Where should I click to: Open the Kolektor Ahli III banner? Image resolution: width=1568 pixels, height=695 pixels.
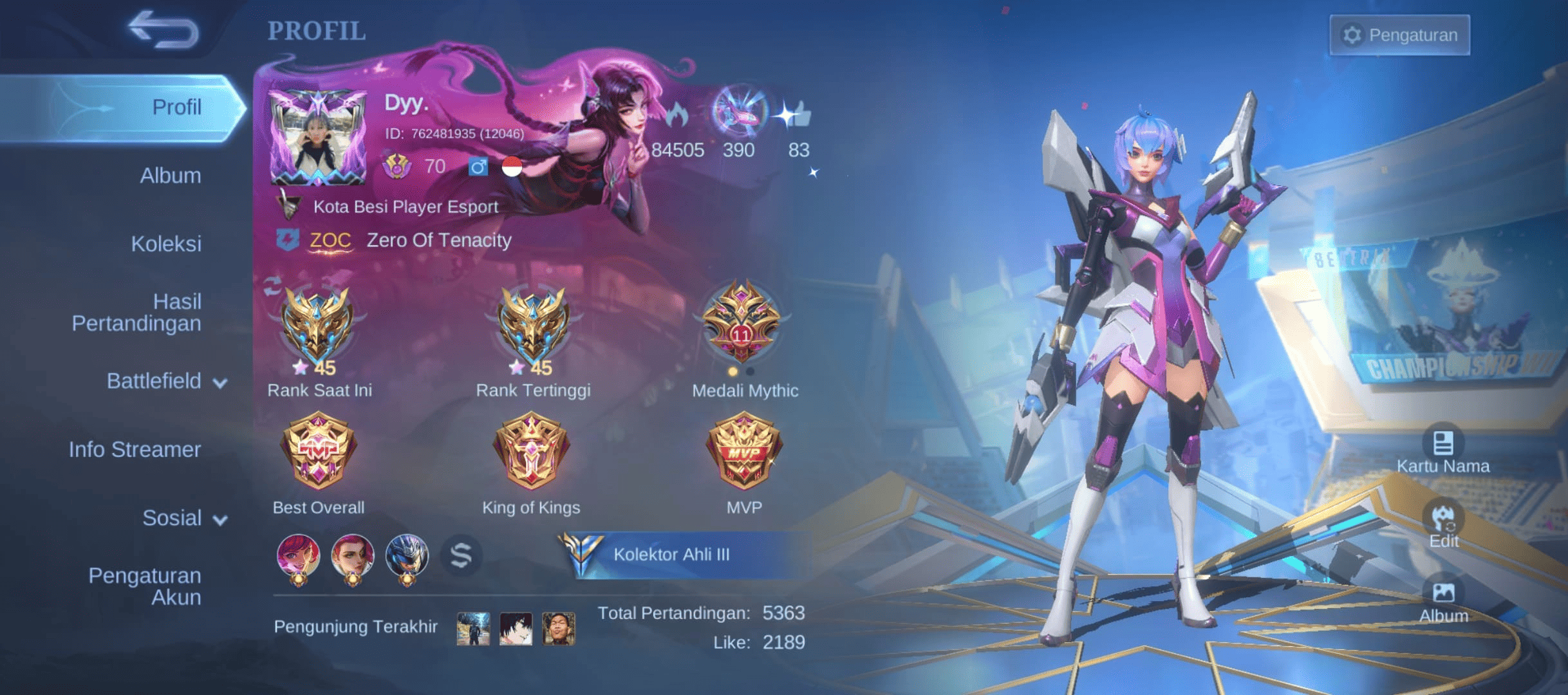tap(671, 554)
